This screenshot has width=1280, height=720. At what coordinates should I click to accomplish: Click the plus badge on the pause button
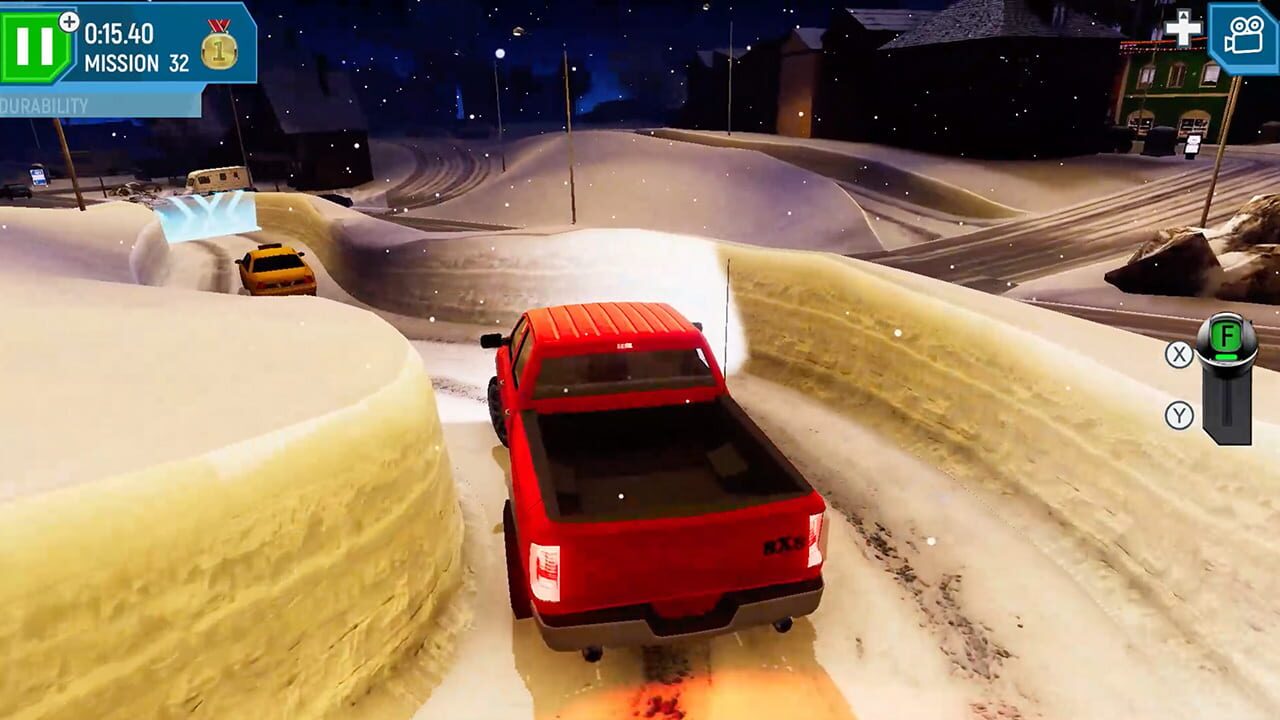coord(69,21)
